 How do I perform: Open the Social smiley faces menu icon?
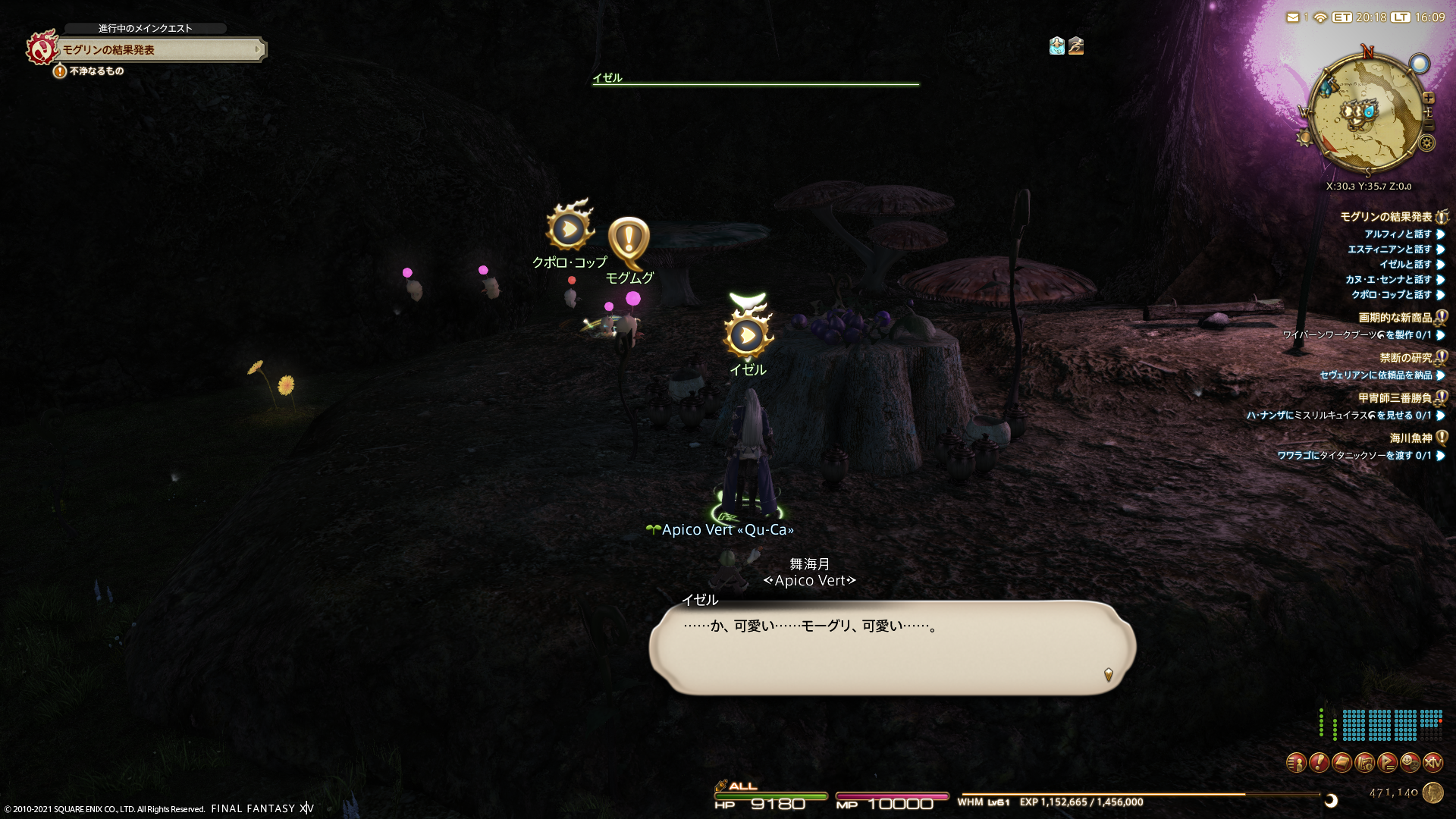pyautogui.click(x=1410, y=762)
